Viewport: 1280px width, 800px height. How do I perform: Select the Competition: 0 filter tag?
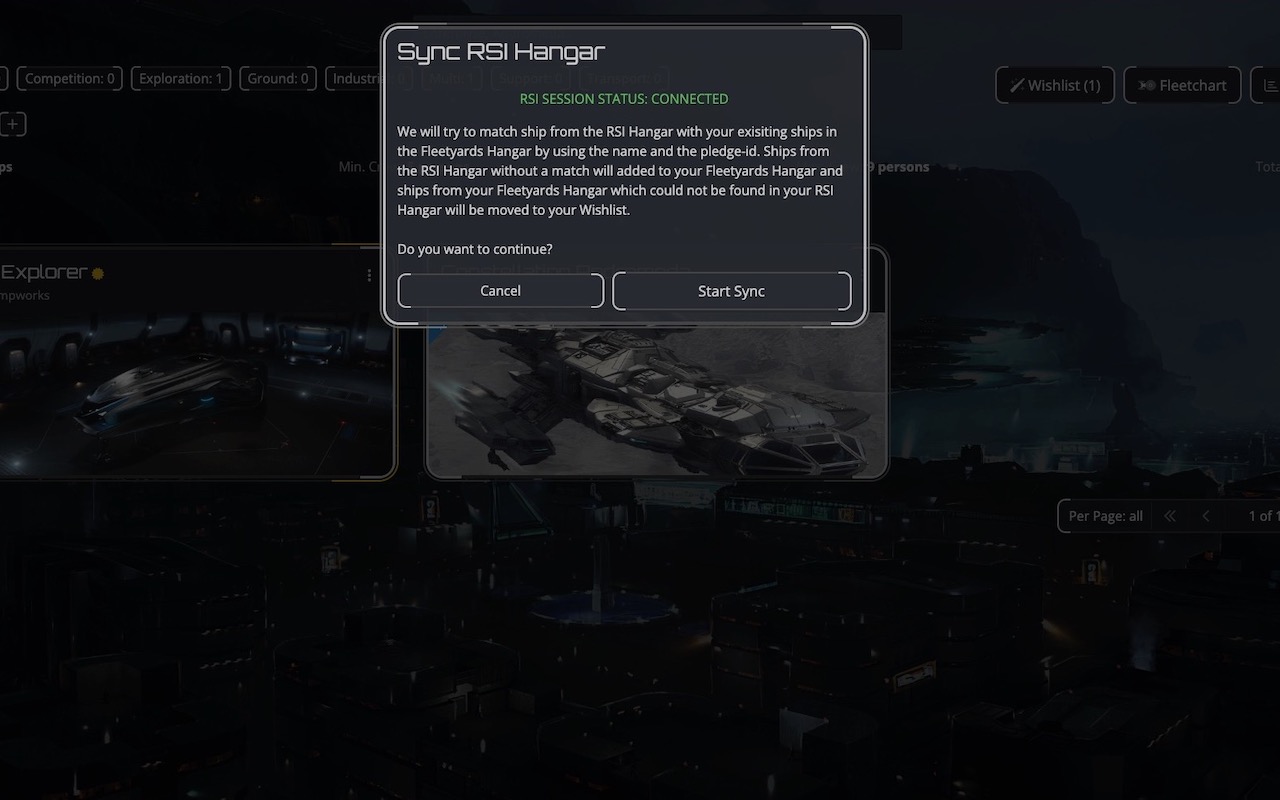tap(69, 78)
